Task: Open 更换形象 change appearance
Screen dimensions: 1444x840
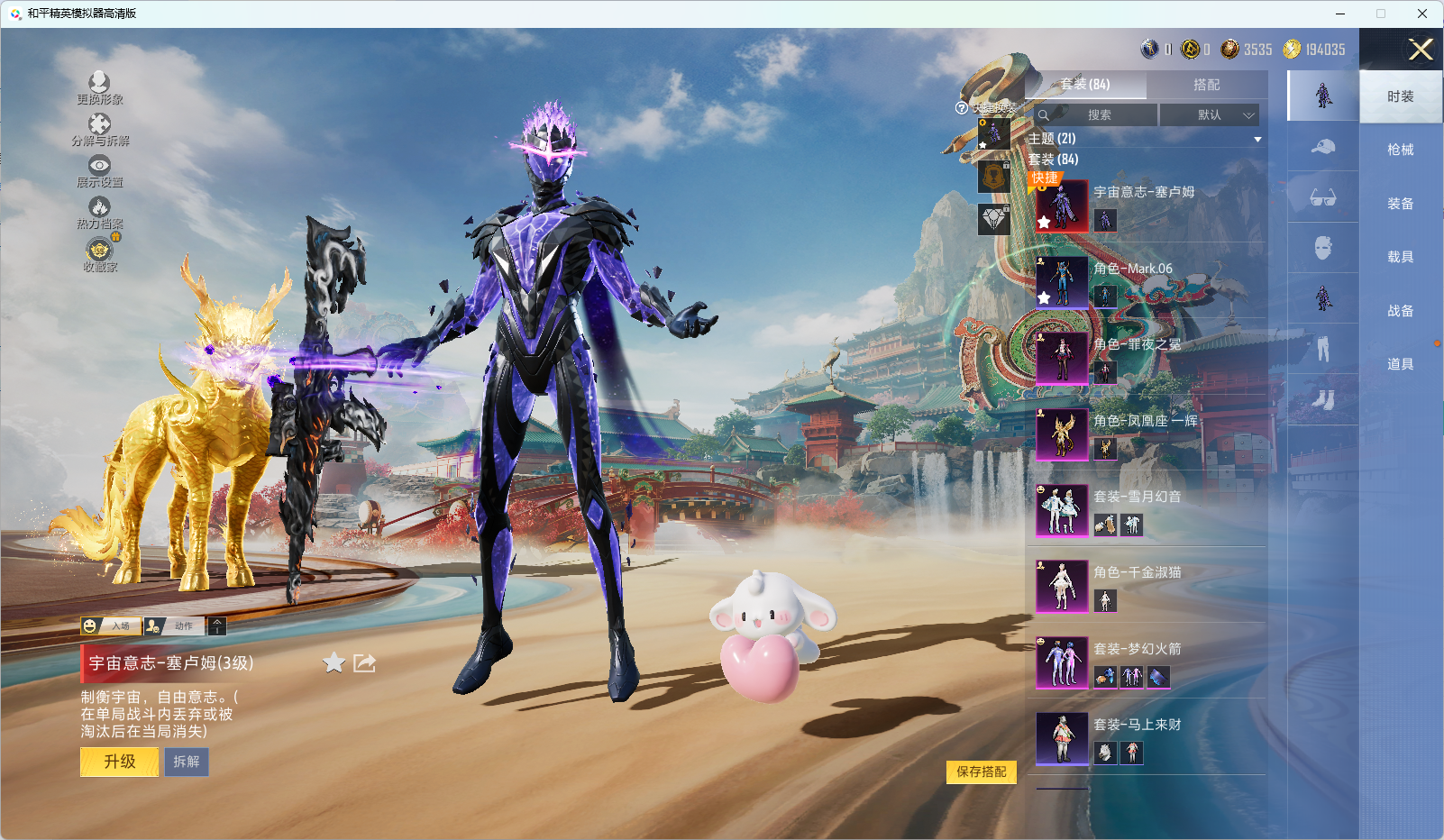Action: (99, 87)
